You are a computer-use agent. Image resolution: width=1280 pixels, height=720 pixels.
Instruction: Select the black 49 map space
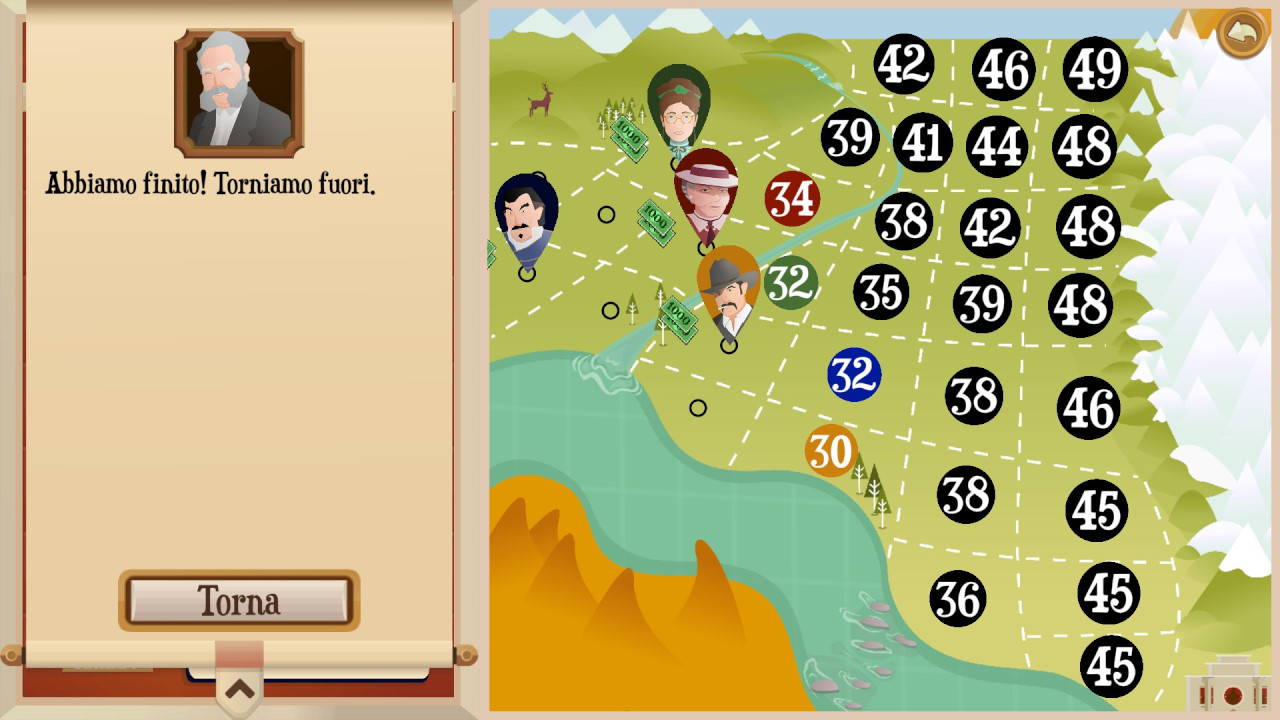pyautogui.click(x=1095, y=69)
